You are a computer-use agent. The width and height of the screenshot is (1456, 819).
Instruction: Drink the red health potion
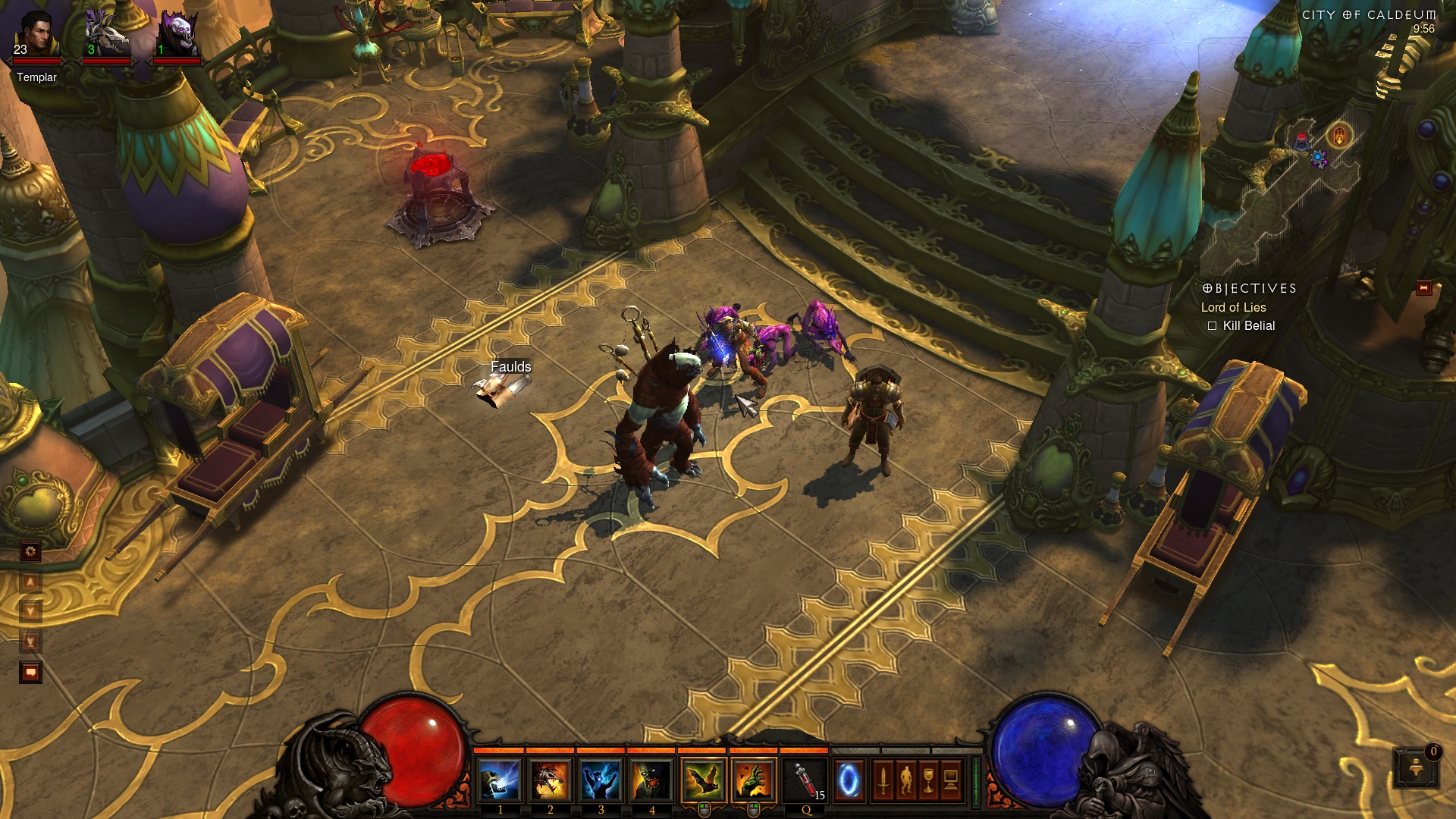coord(806,780)
